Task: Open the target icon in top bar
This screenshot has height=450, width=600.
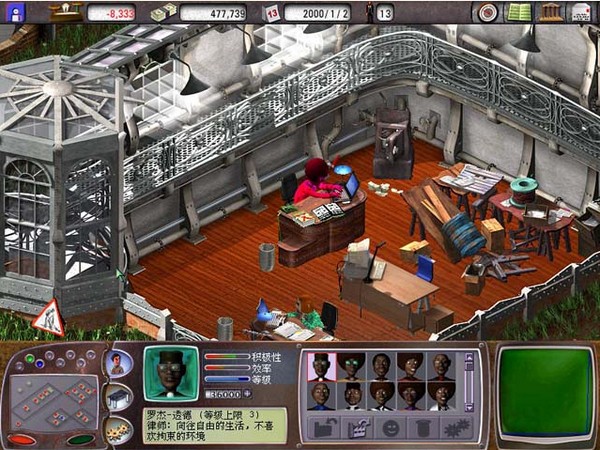Action: 488,12
